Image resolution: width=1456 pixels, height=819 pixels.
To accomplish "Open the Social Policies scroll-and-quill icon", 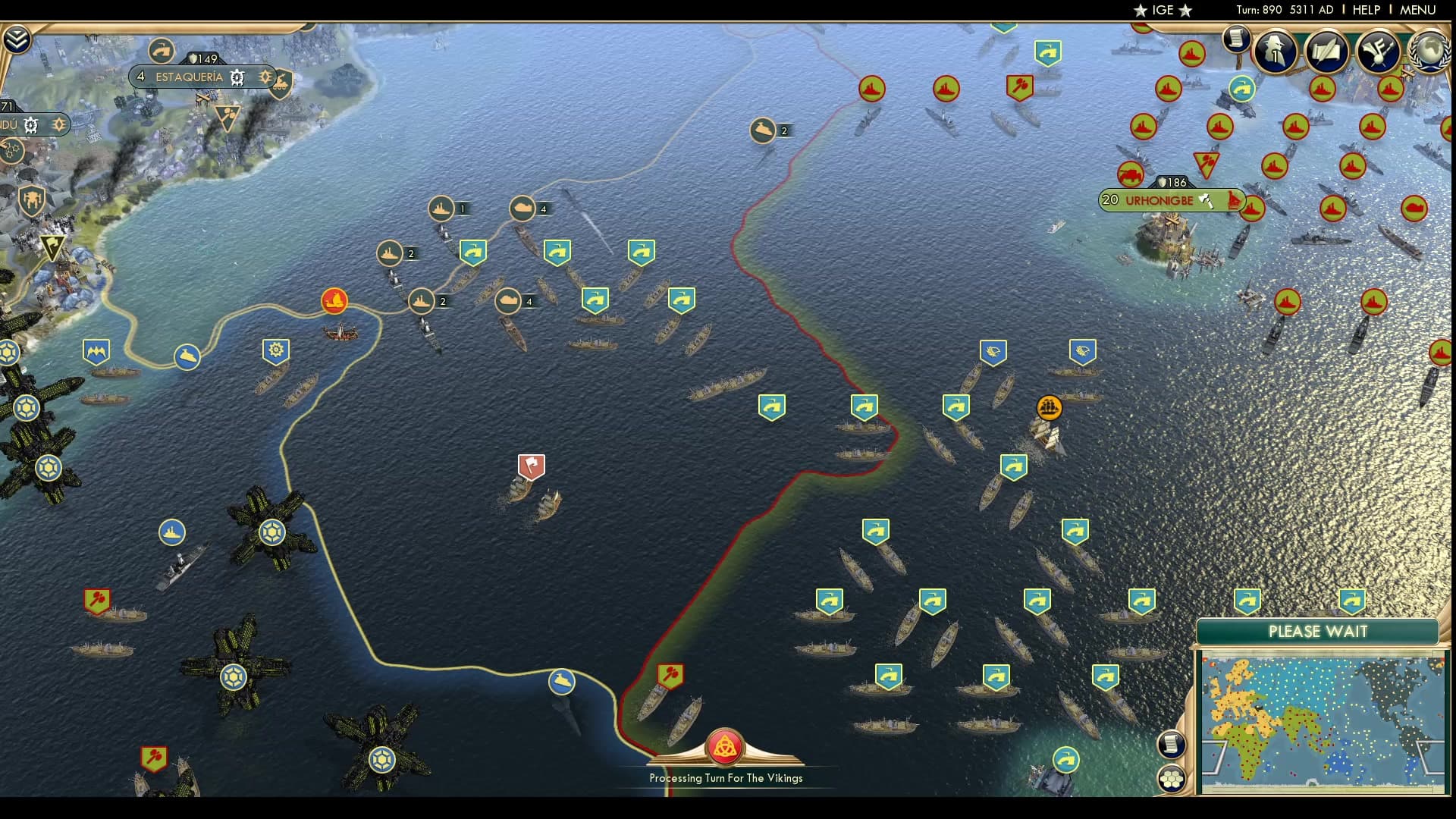I will click(1326, 51).
